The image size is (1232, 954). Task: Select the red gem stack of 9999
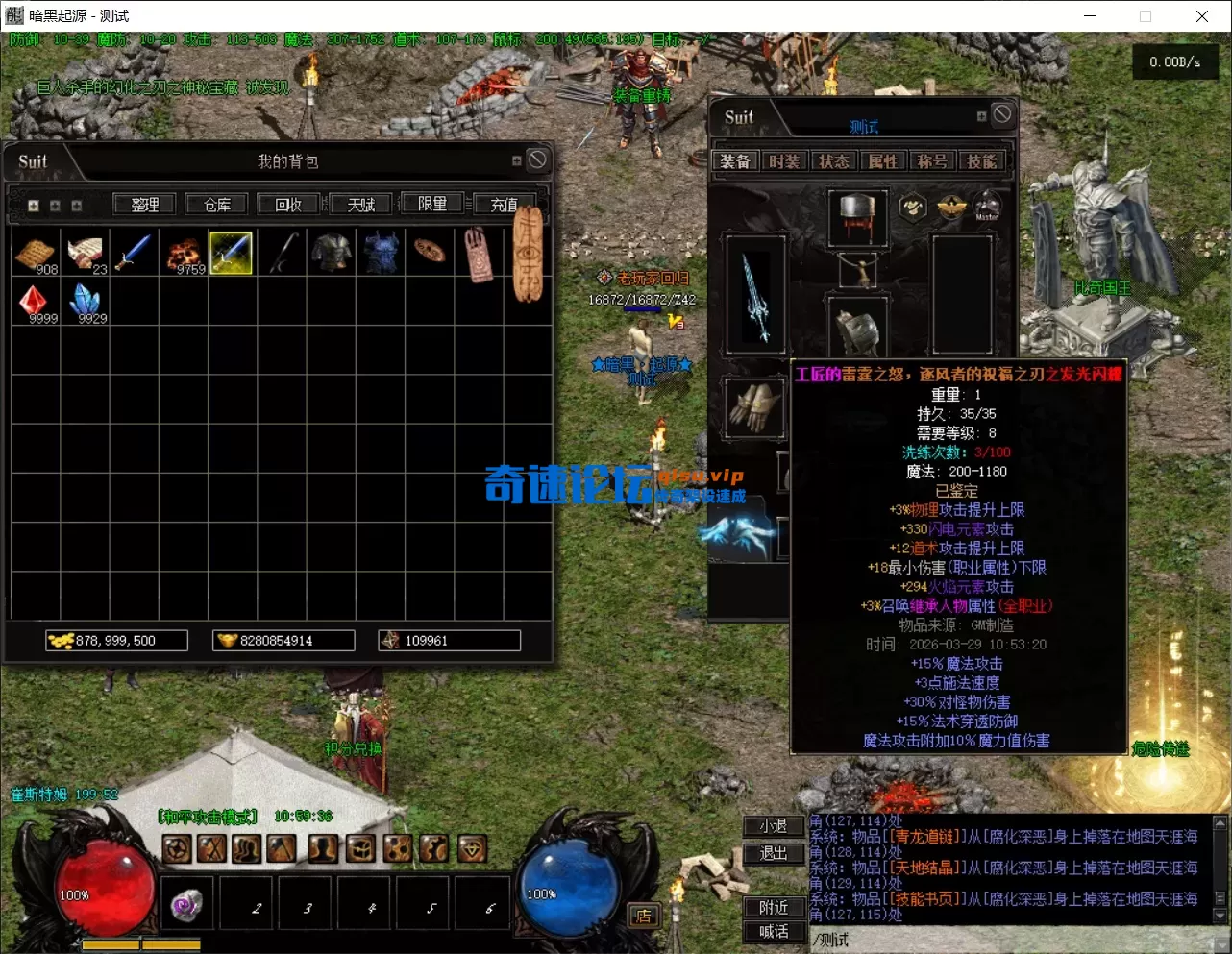(x=37, y=303)
